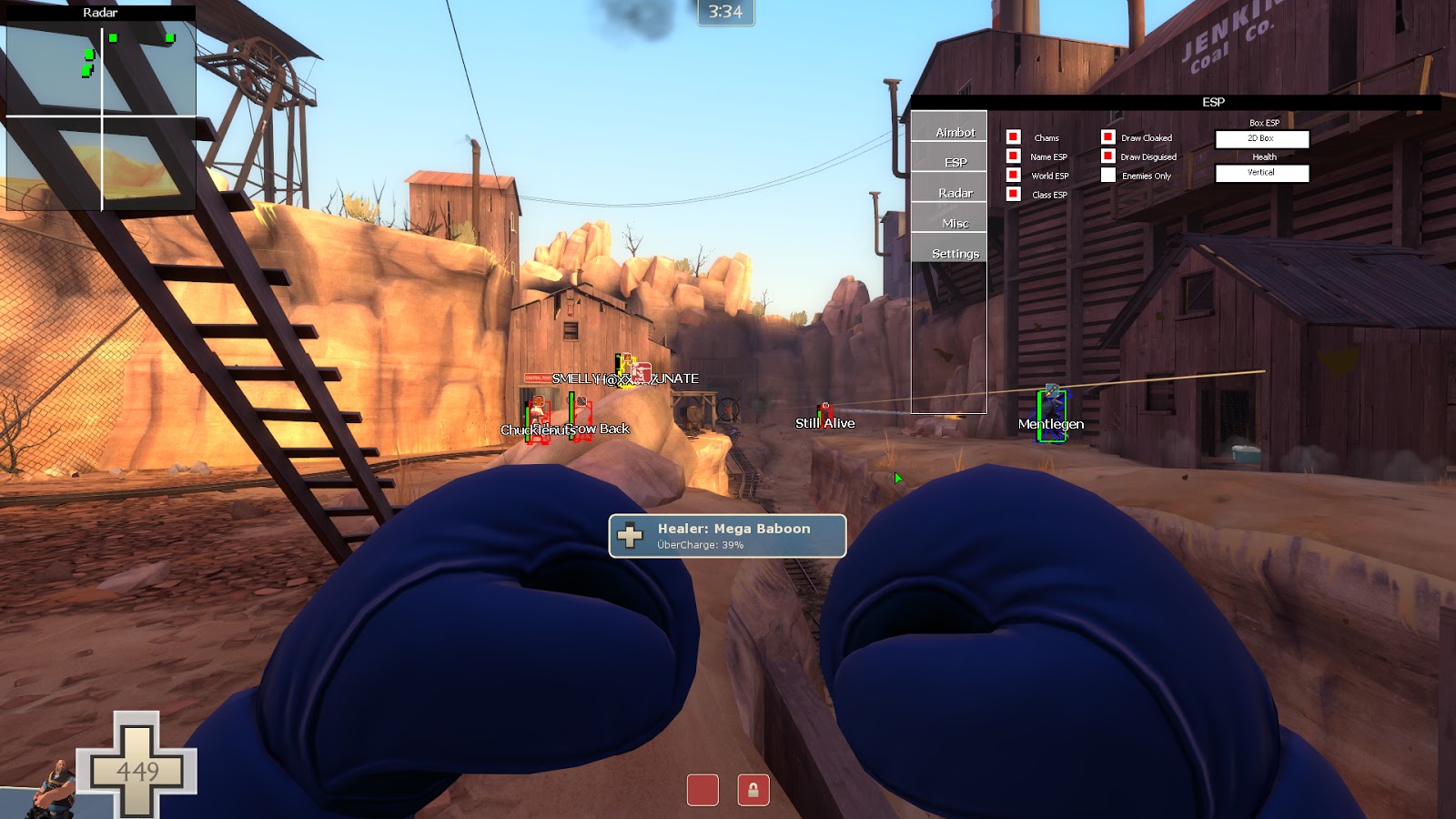Click a green blip on the Radar minimap
This screenshot has height=819, width=1456.
point(114,39)
